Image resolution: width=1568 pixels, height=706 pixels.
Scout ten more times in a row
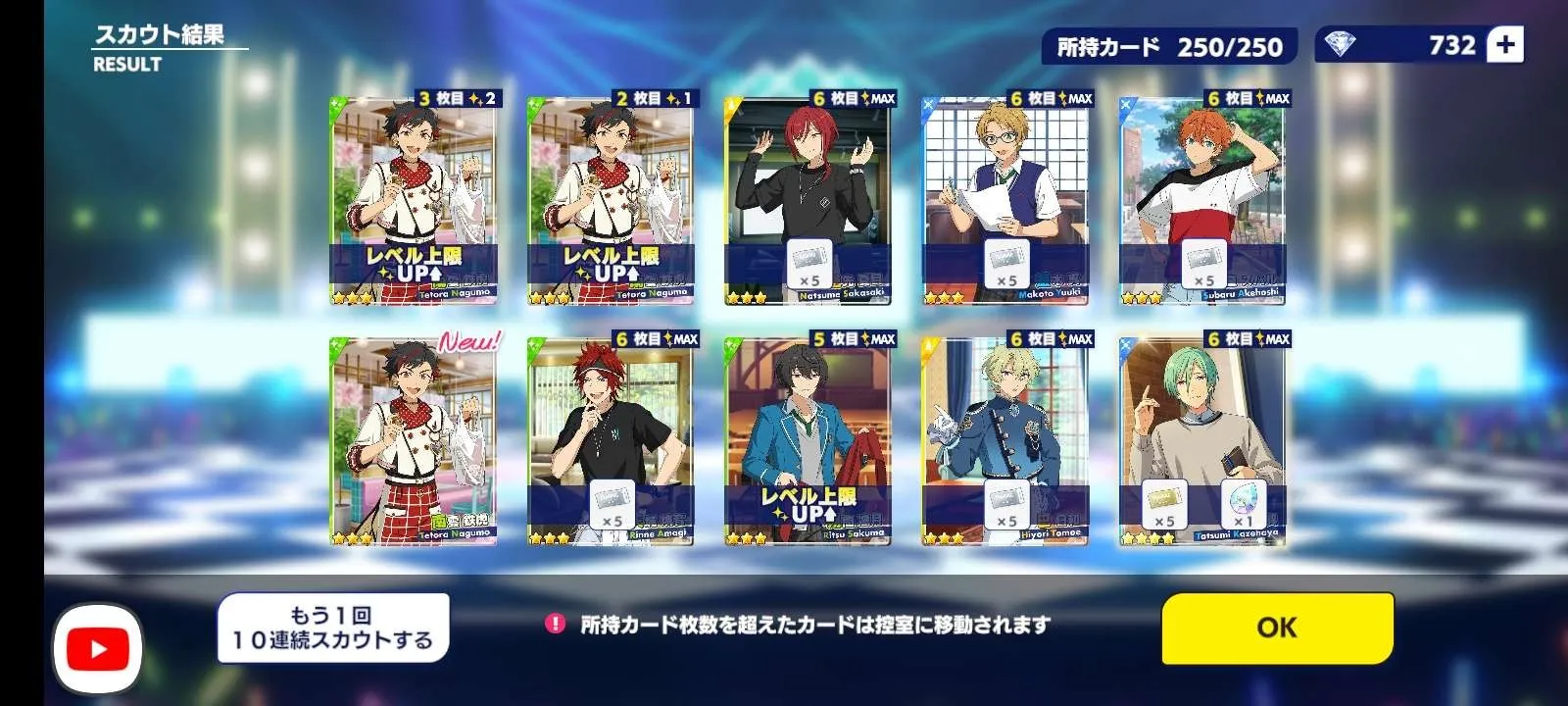tap(333, 628)
